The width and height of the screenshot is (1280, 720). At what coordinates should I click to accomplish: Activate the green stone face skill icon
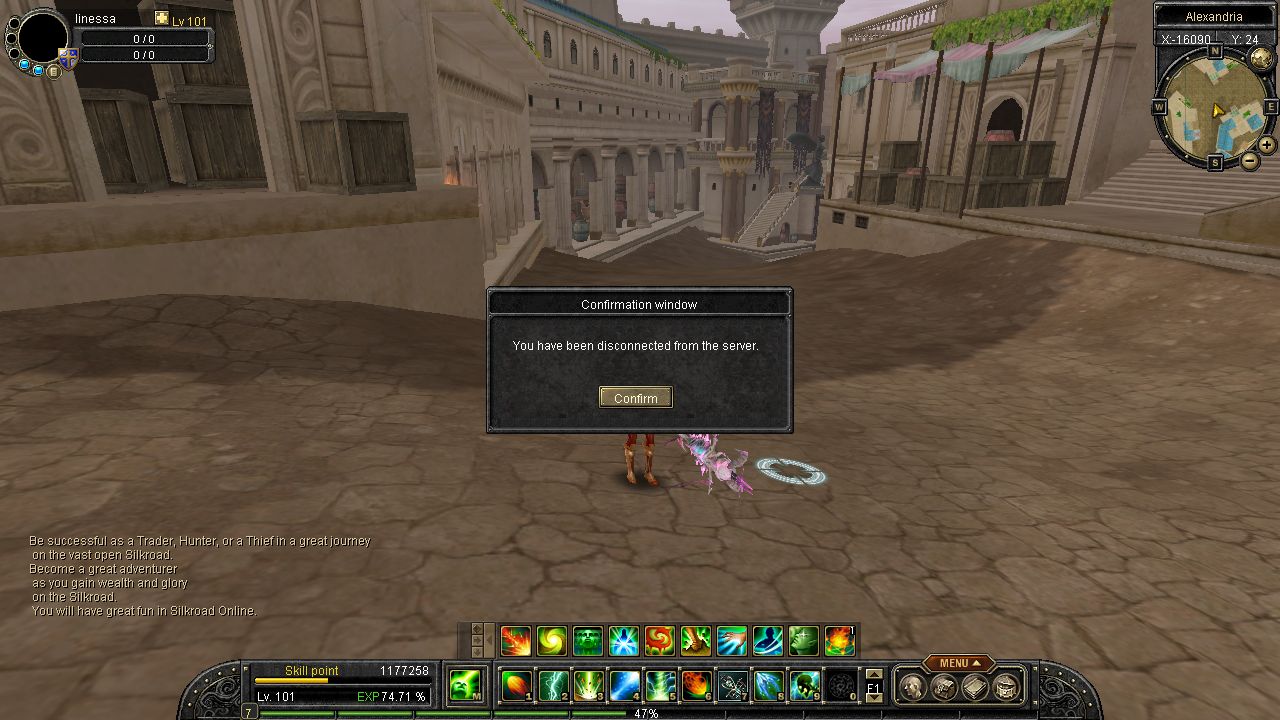tap(588, 641)
